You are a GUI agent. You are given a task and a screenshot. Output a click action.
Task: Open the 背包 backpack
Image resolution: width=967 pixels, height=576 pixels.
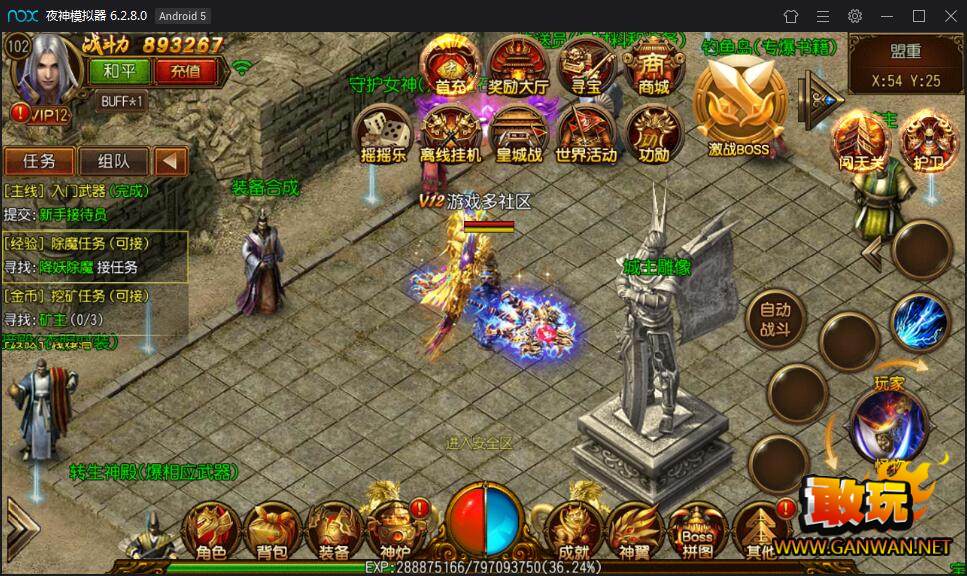pyautogui.click(x=272, y=530)
